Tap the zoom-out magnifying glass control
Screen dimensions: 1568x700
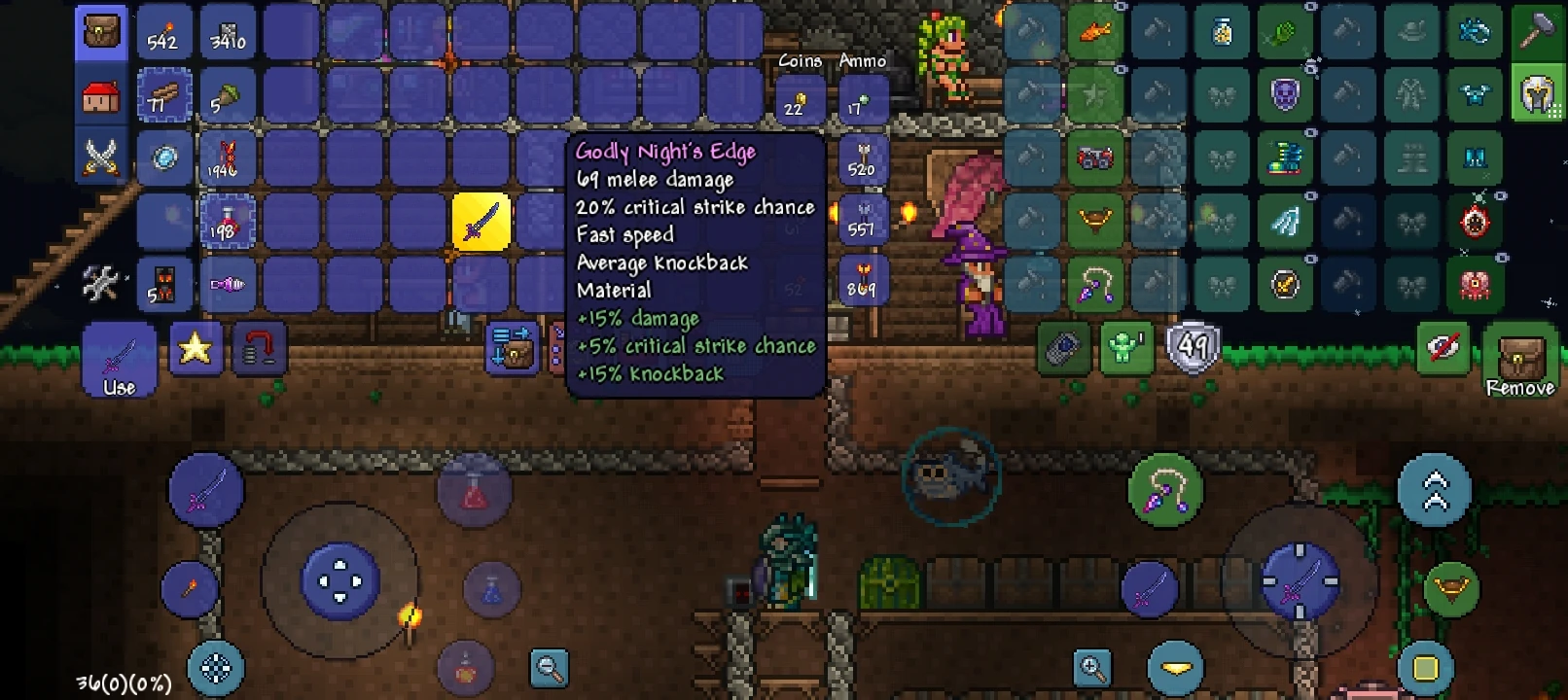click(x=549, y=668)
